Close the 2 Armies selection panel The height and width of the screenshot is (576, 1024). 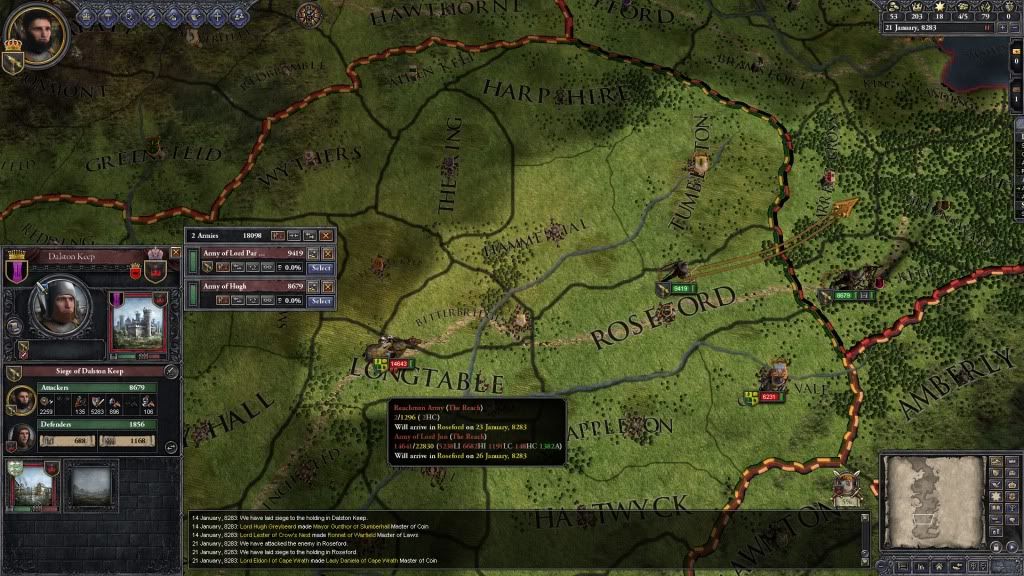(x=326, y=235)
